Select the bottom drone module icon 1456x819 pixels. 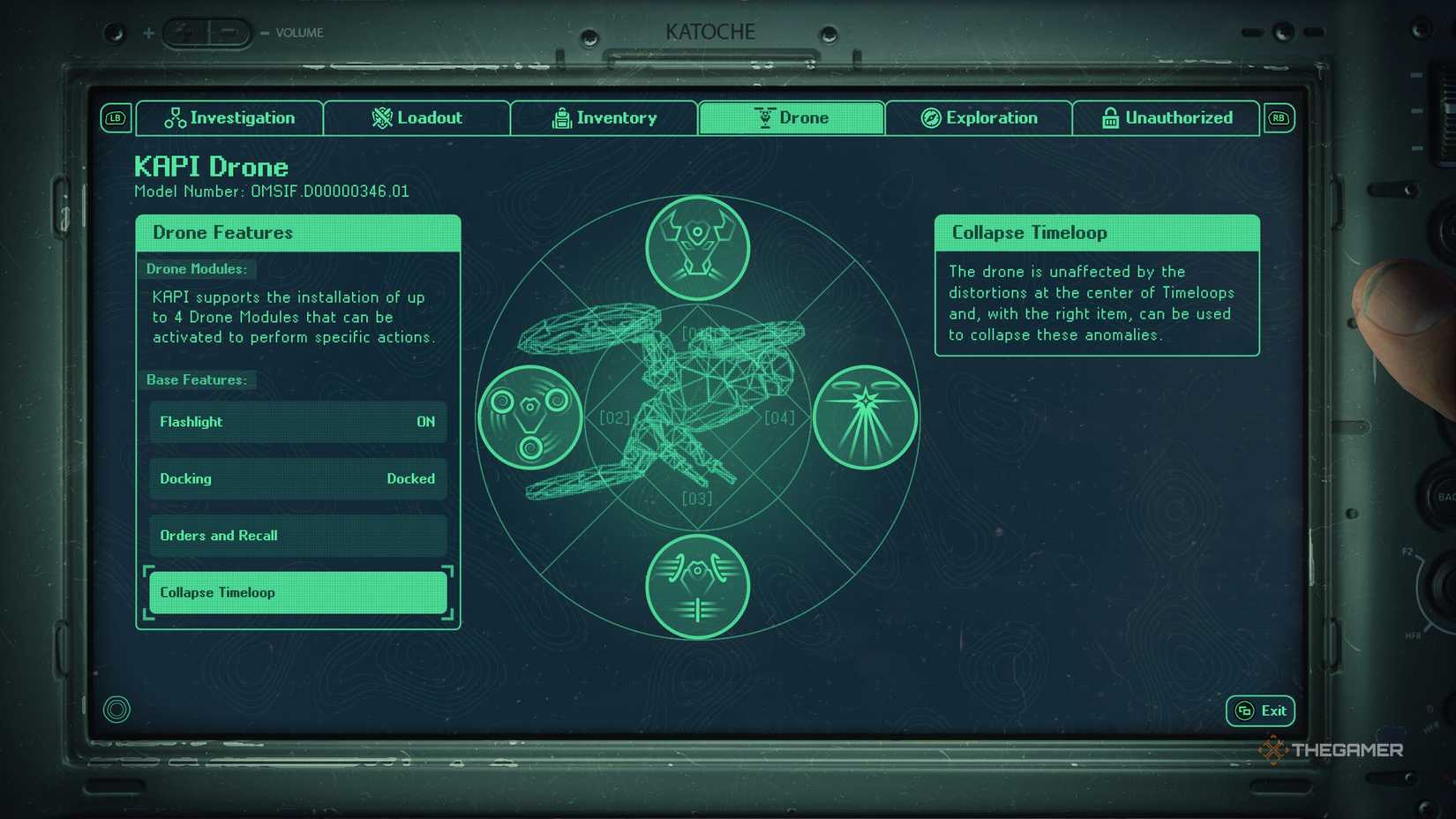point(697,587)
